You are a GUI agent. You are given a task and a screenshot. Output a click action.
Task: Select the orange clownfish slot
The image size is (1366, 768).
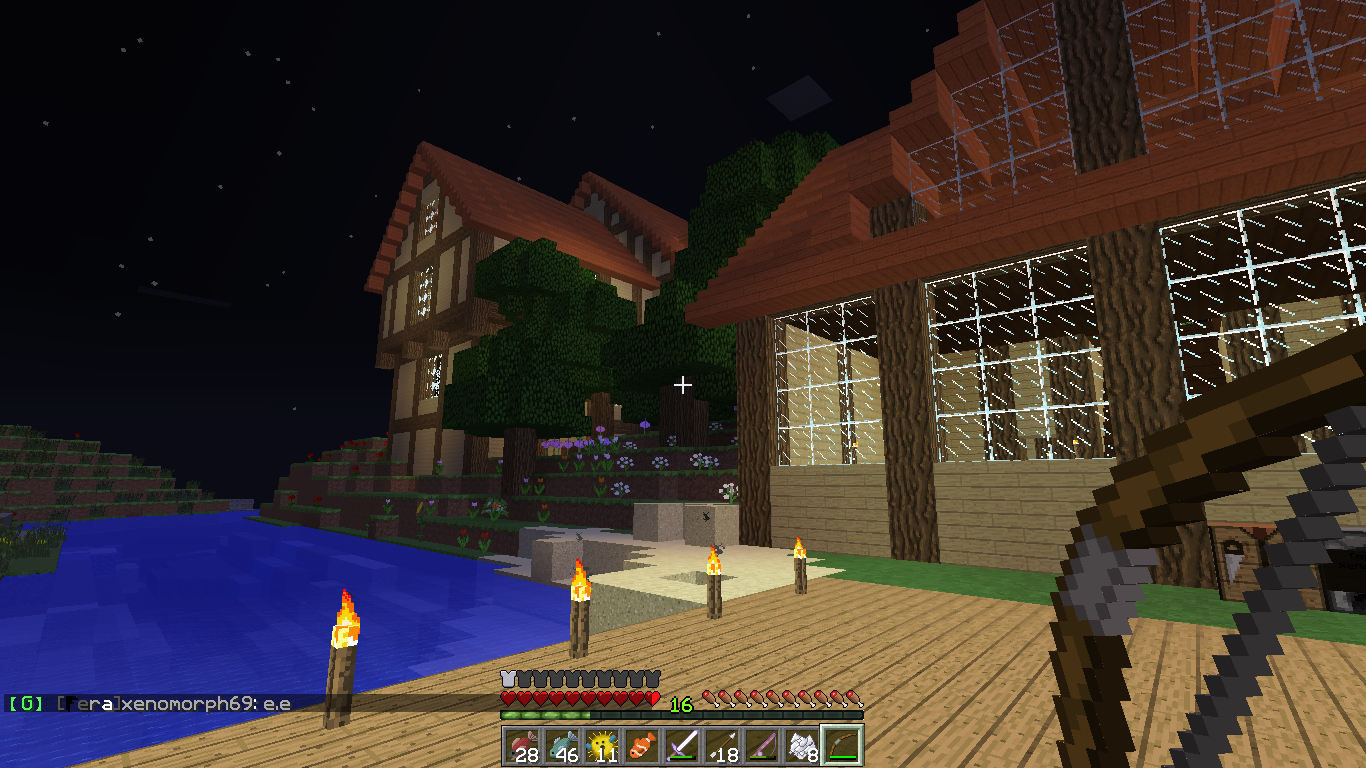coord(641,745)
